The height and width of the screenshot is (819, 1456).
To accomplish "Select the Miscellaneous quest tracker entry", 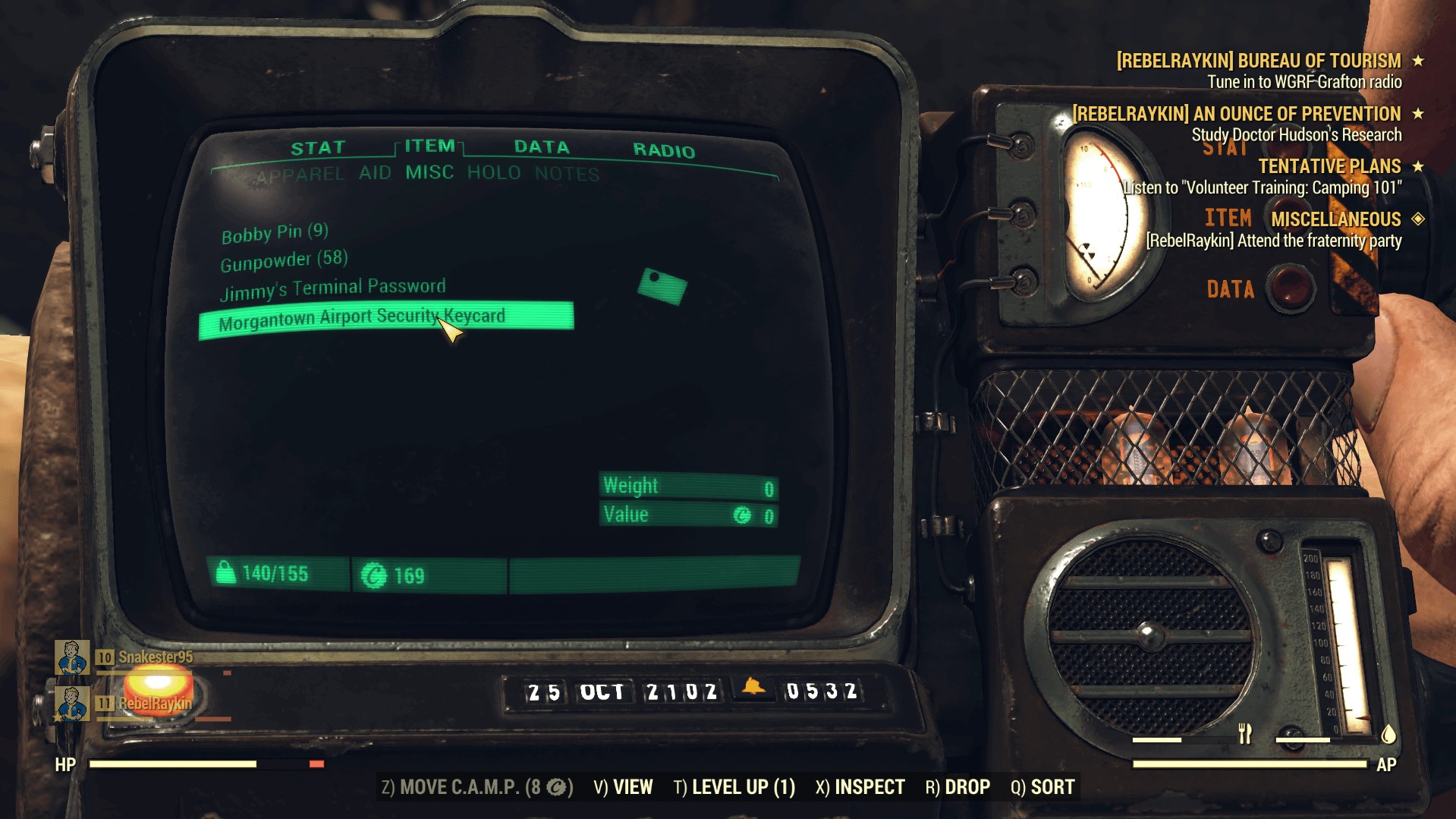I will point(1335,219).
